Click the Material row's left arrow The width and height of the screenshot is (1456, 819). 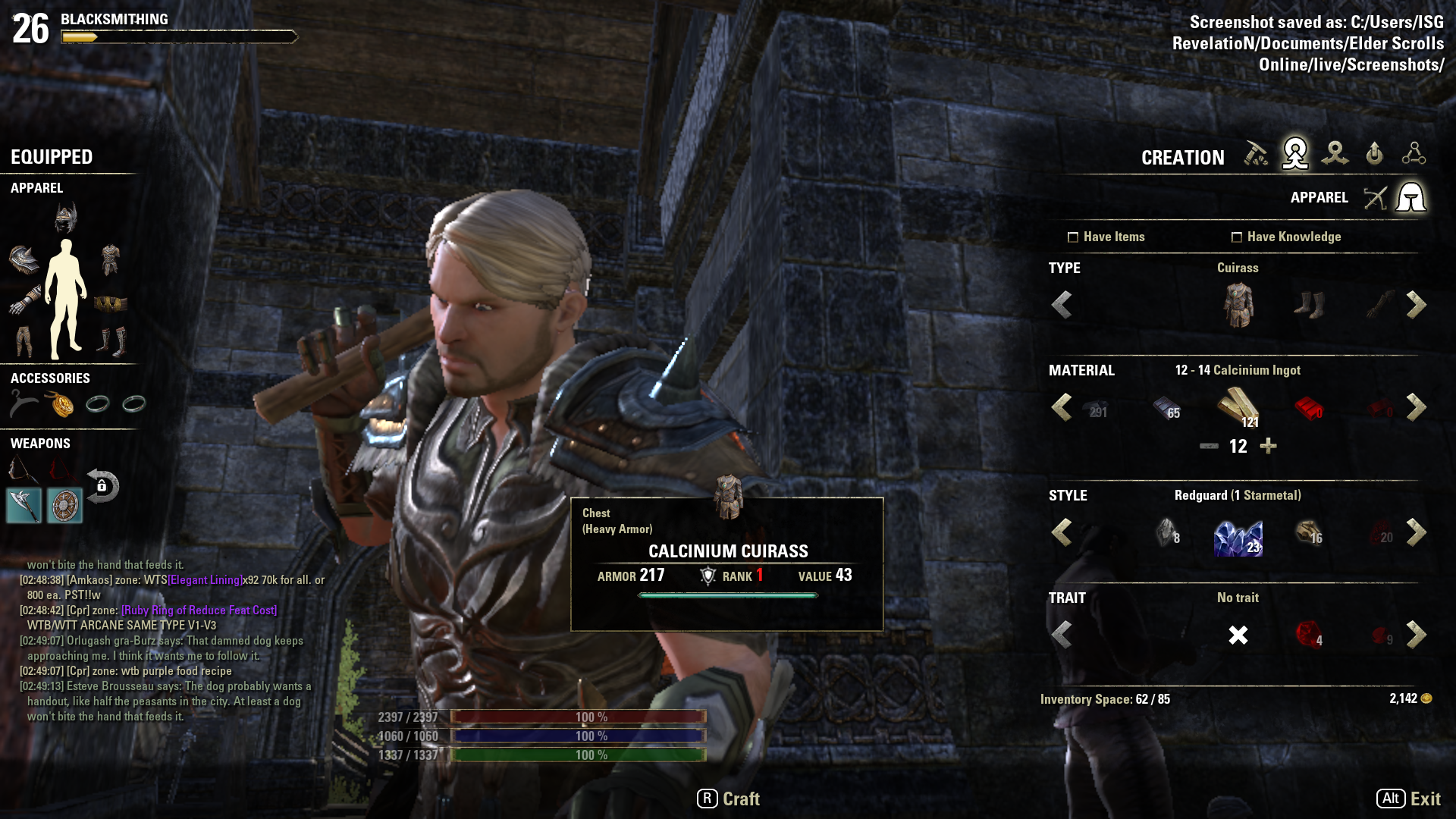point(1062,407)
